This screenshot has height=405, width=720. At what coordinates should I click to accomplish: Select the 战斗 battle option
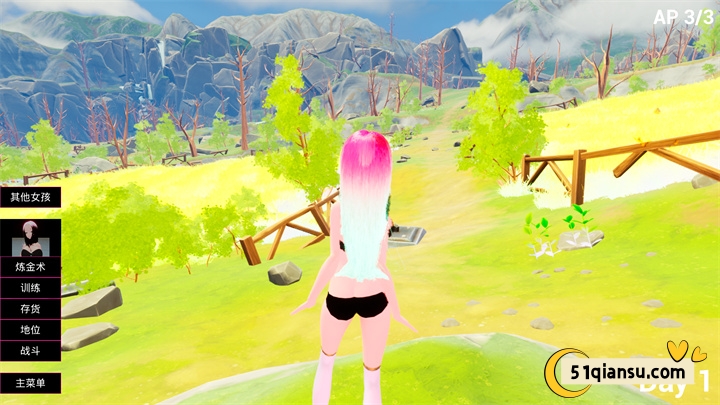point(30,351)
